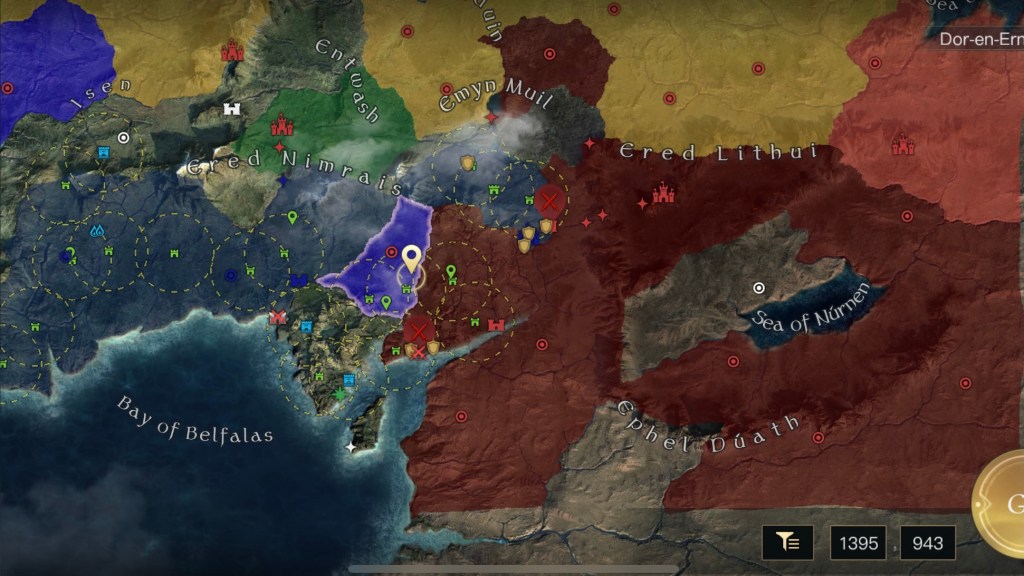The height and width of the screenshot is (576, 1024).
Task: Select the yellow location pin marker
Action: click(x=410, y=260)
